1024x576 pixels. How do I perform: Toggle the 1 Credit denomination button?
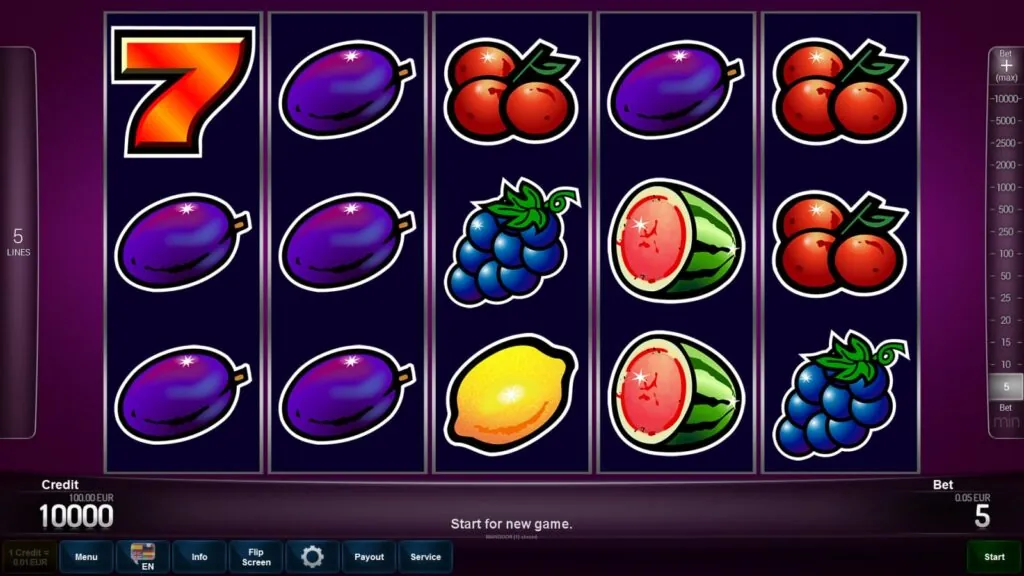[29, 557]
